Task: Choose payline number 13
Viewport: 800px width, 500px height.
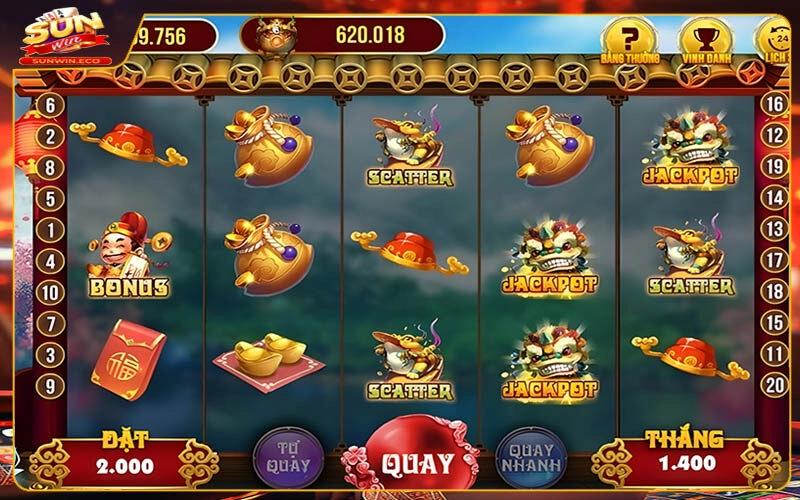Action: coord(773,229)
